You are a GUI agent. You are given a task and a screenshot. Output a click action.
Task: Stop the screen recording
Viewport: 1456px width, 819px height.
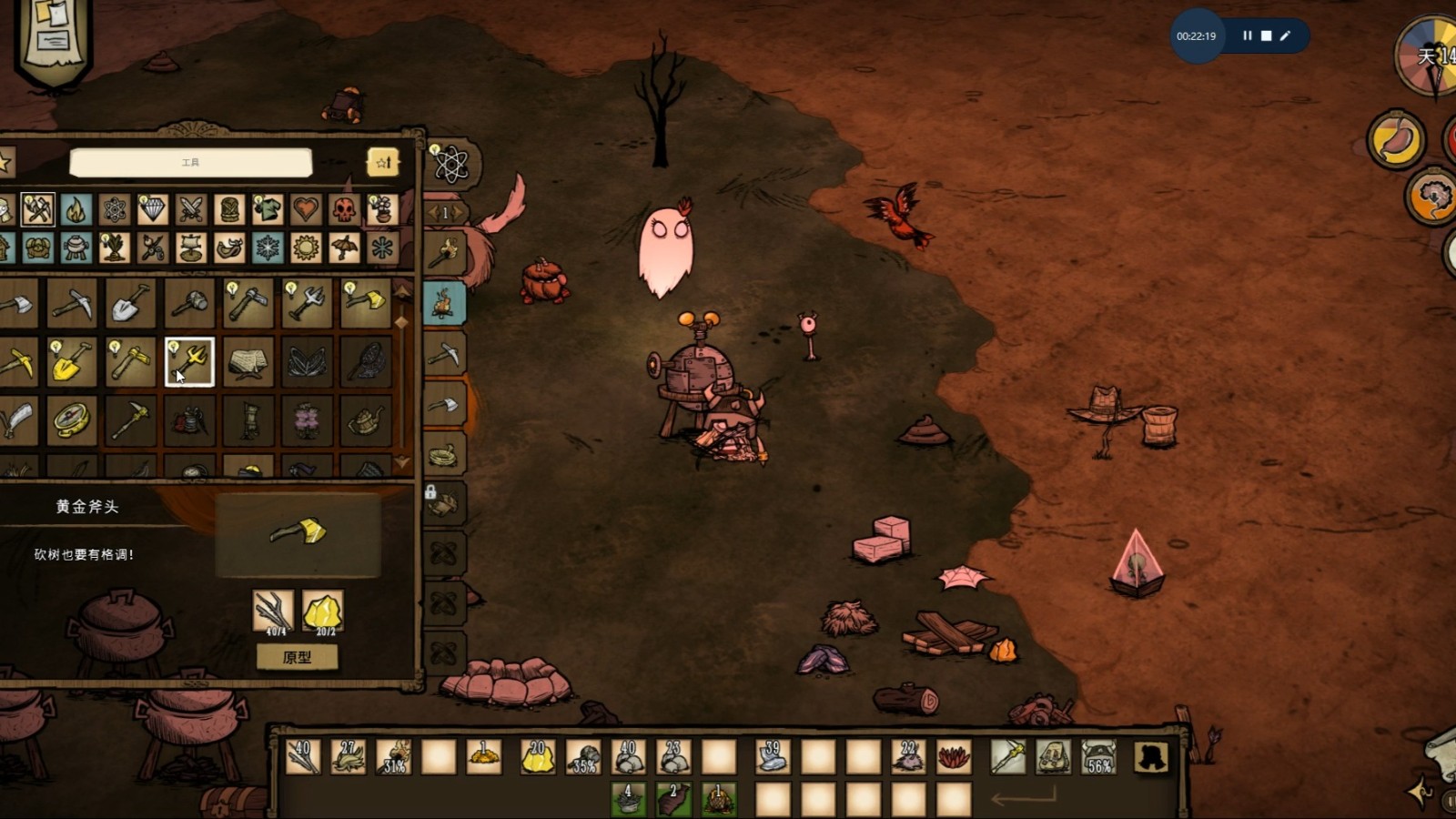[1266, 35]
